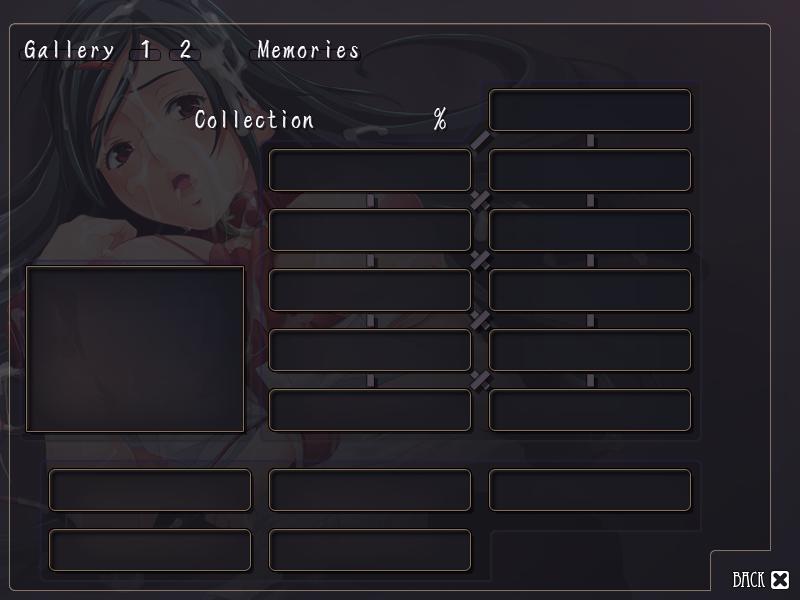The image size is (800, 600).
Task: Click the BACK button
Action: (x=760, y=580)
